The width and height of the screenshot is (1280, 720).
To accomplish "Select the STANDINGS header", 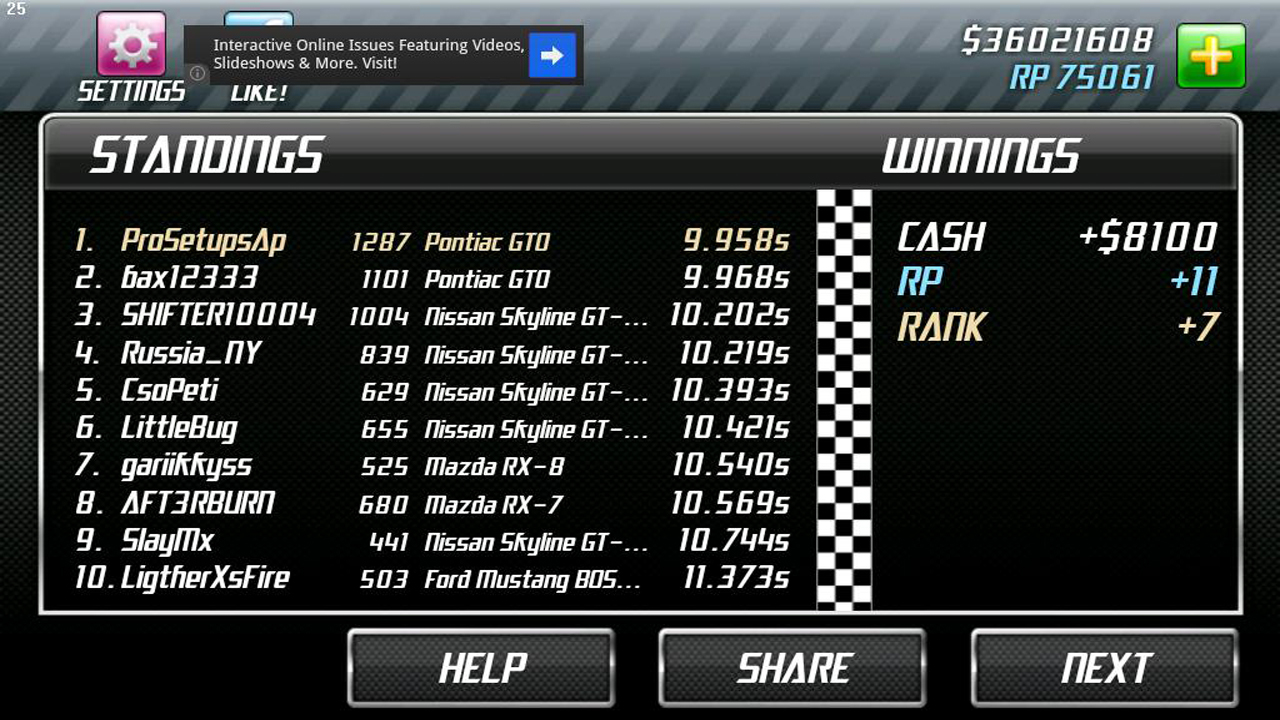I will click(x=205, y=155).
